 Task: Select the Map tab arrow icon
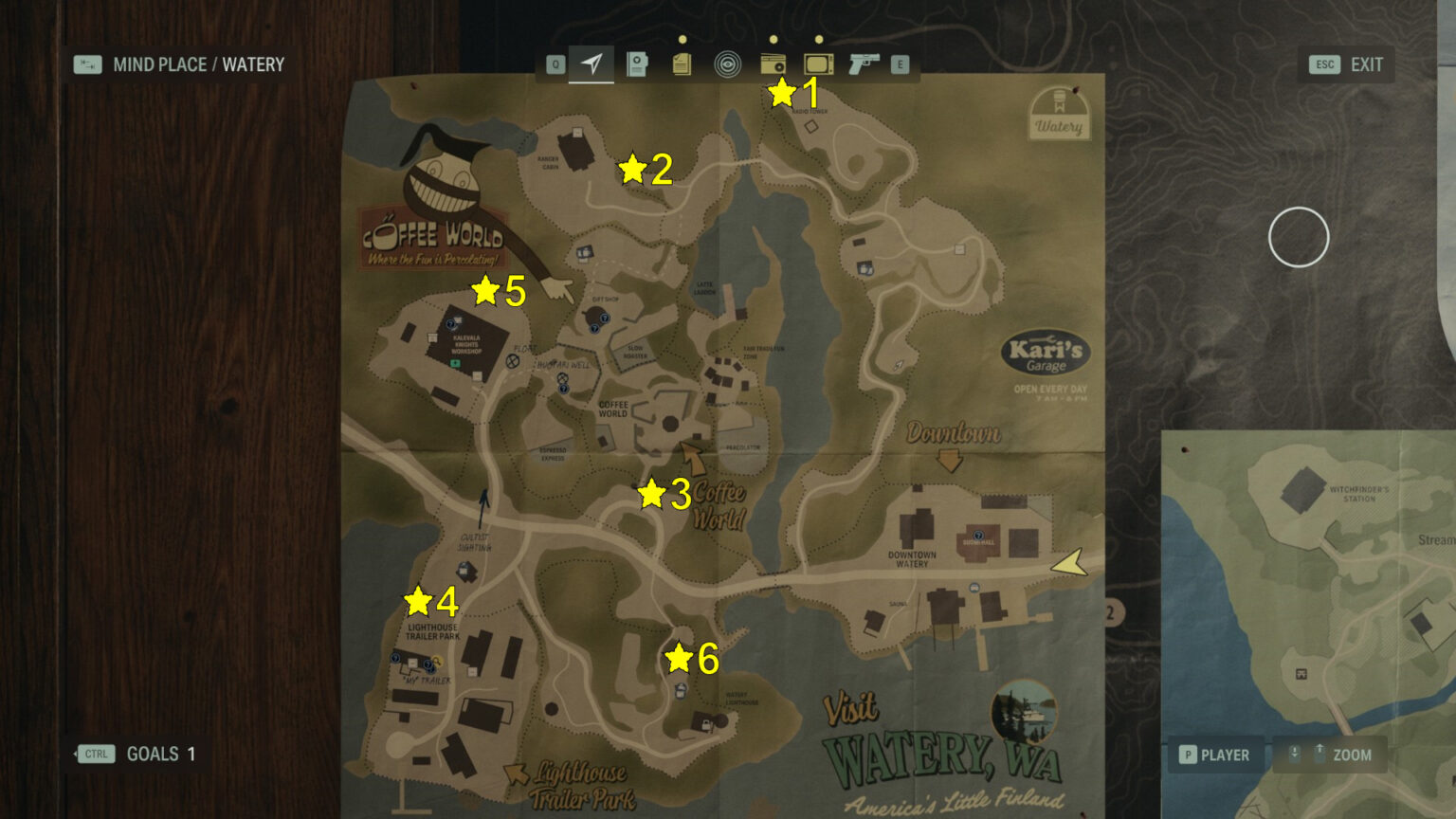pos(591,64)
